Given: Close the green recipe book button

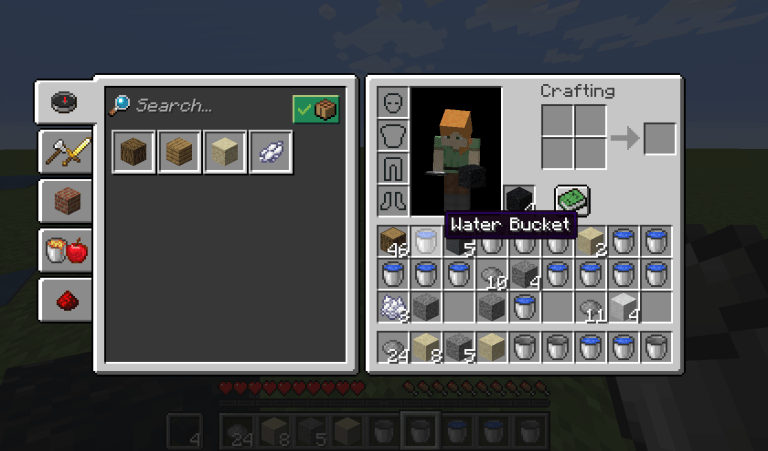Looking at the screenshot, I should (x=572, y=199).
